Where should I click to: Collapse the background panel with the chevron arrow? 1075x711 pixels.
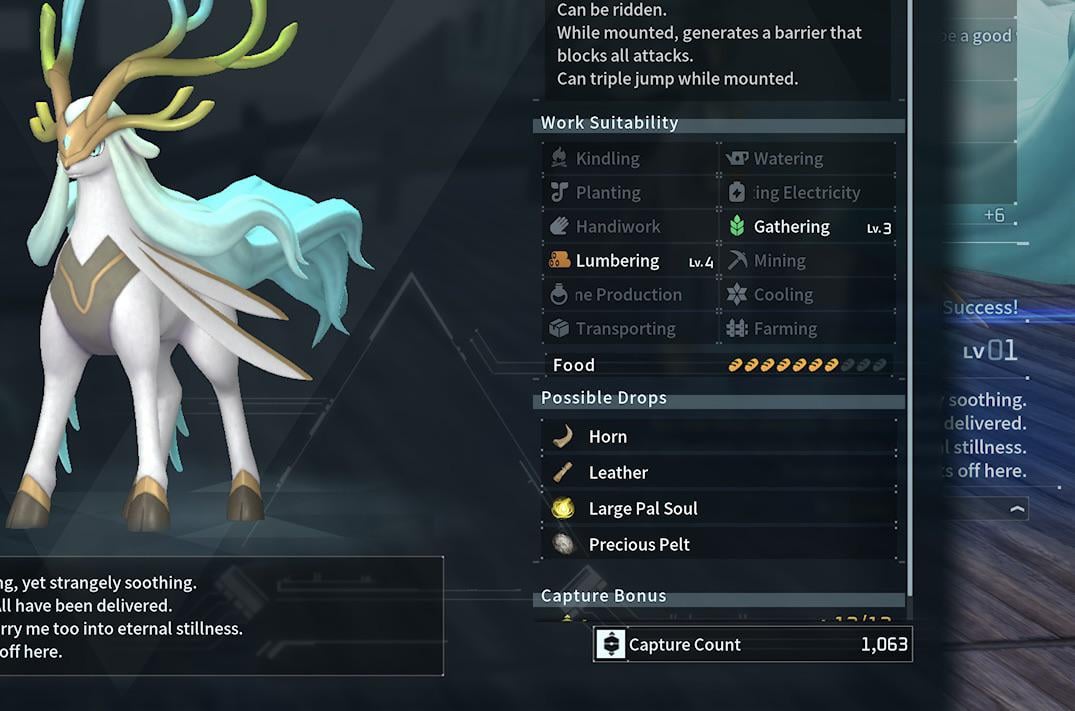pos(1017,509)
